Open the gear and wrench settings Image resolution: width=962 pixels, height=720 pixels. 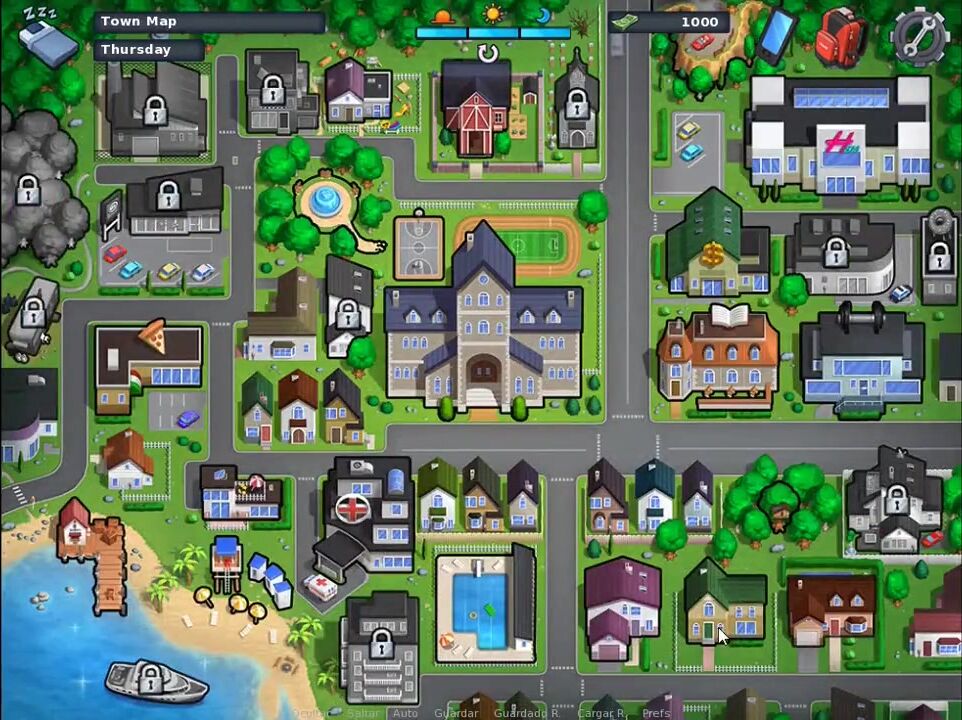[918, 36]
